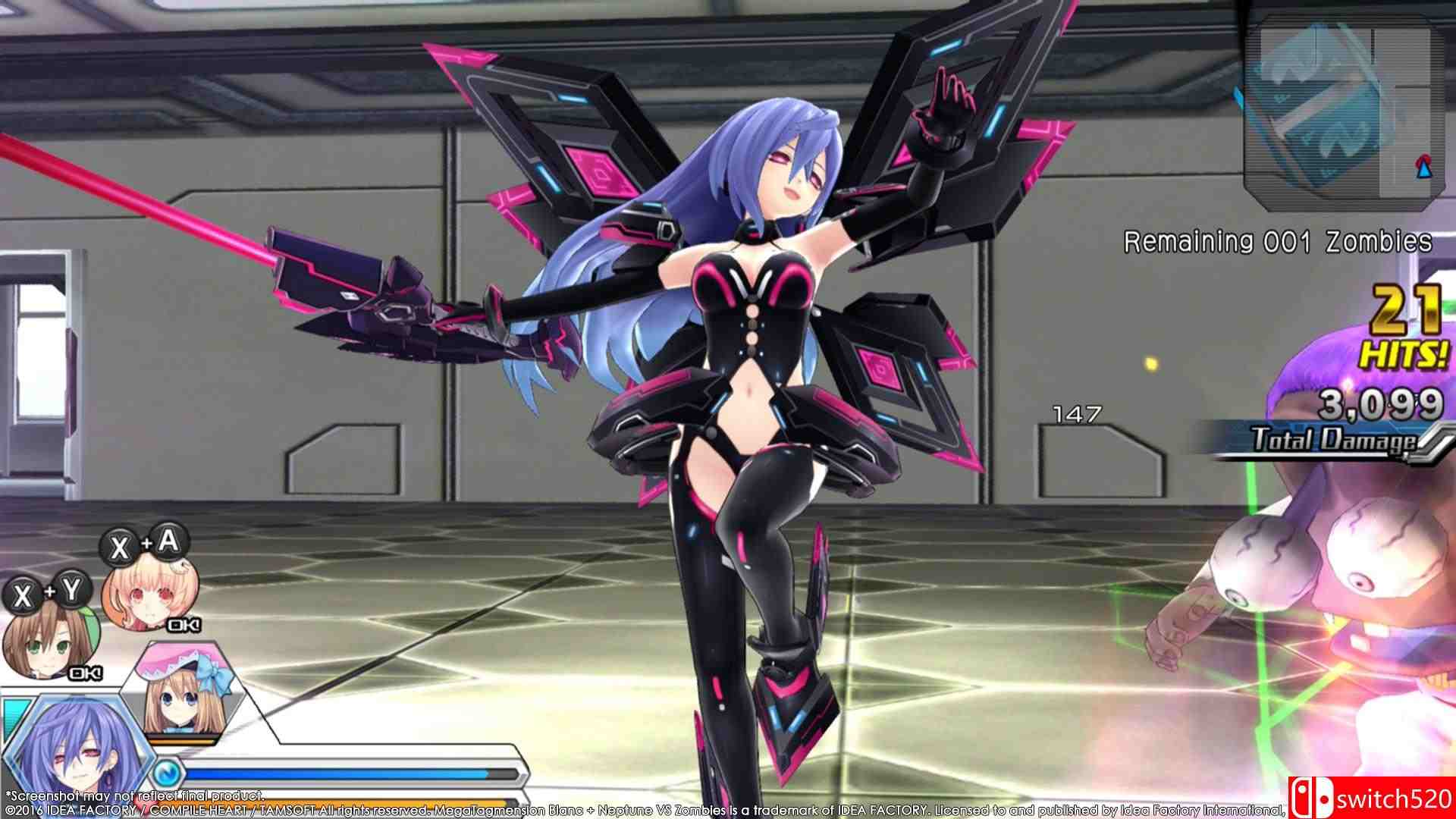Toggle the OK! status badge under IF

[86, 674]
